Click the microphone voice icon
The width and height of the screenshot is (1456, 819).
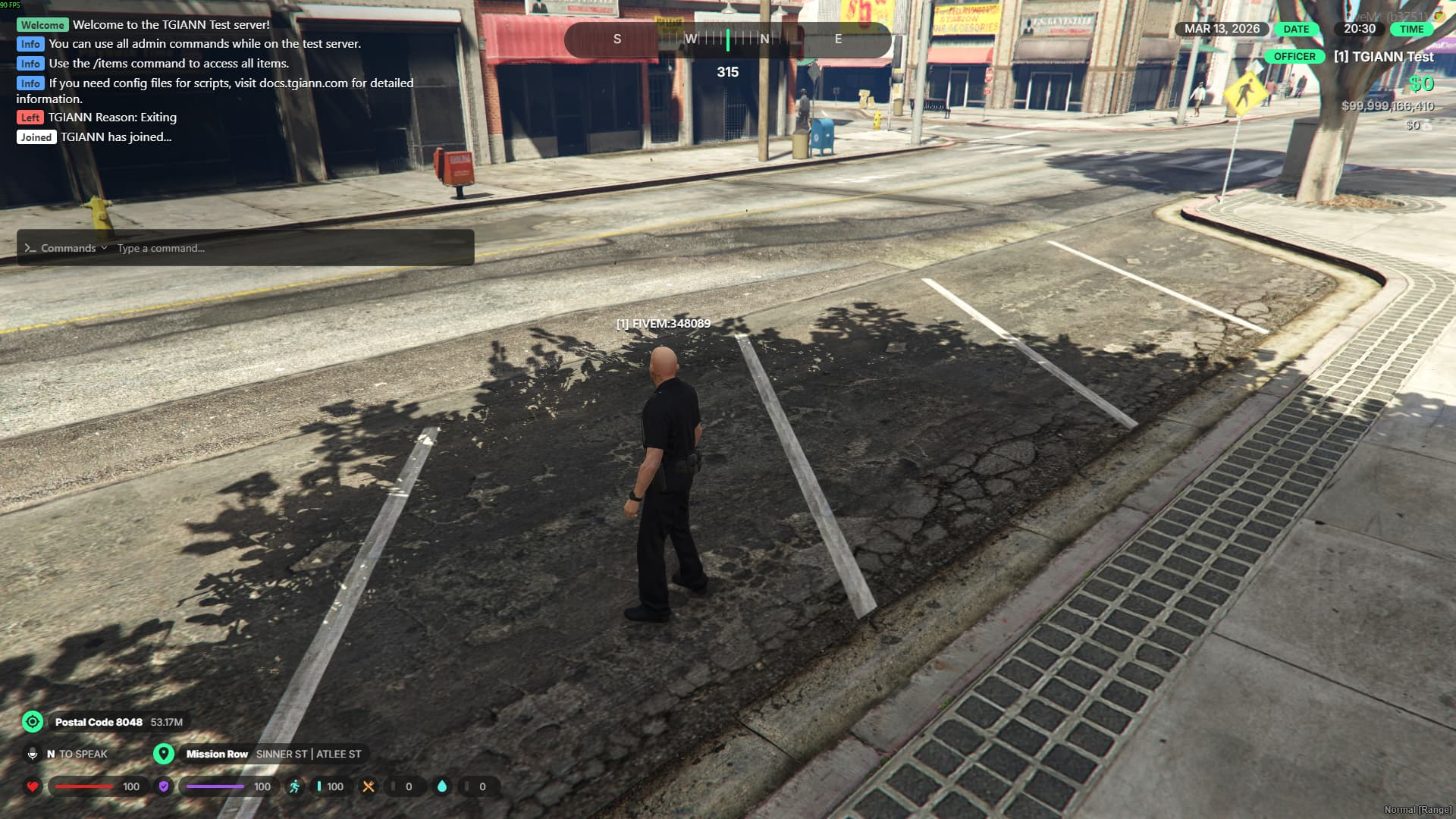[x=33, y=754]
